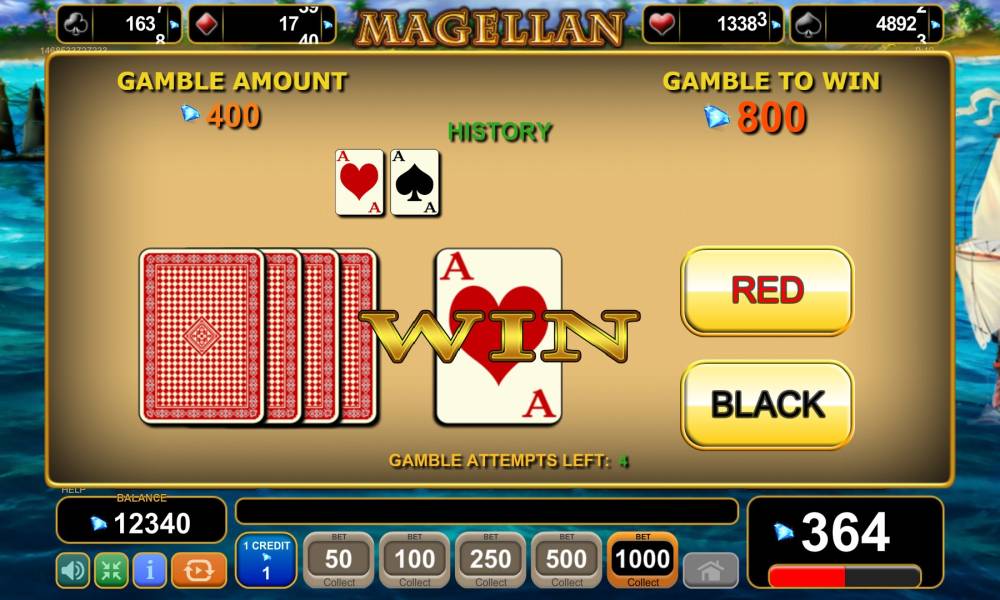Choose BLACK for the gamble
The width and height of the screenshot is (1000, 600).
tap(767, 404)
